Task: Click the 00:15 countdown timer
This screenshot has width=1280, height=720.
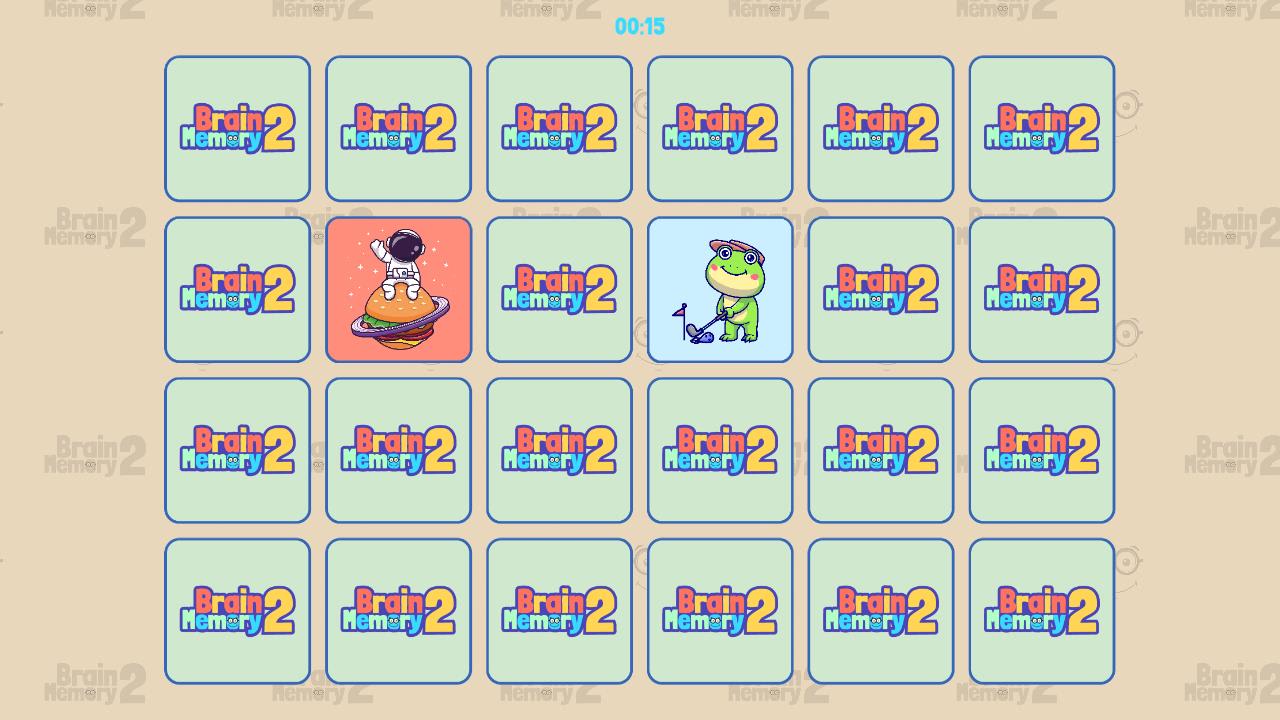Action: point(640,27)
